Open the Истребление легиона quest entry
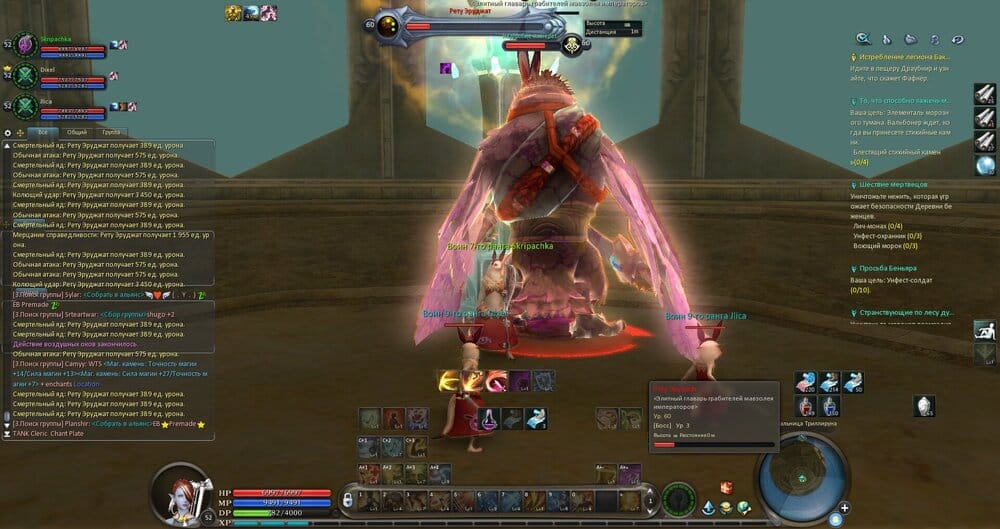The width and height of the screenshot is (1000, 529). [x=895, y=58]
